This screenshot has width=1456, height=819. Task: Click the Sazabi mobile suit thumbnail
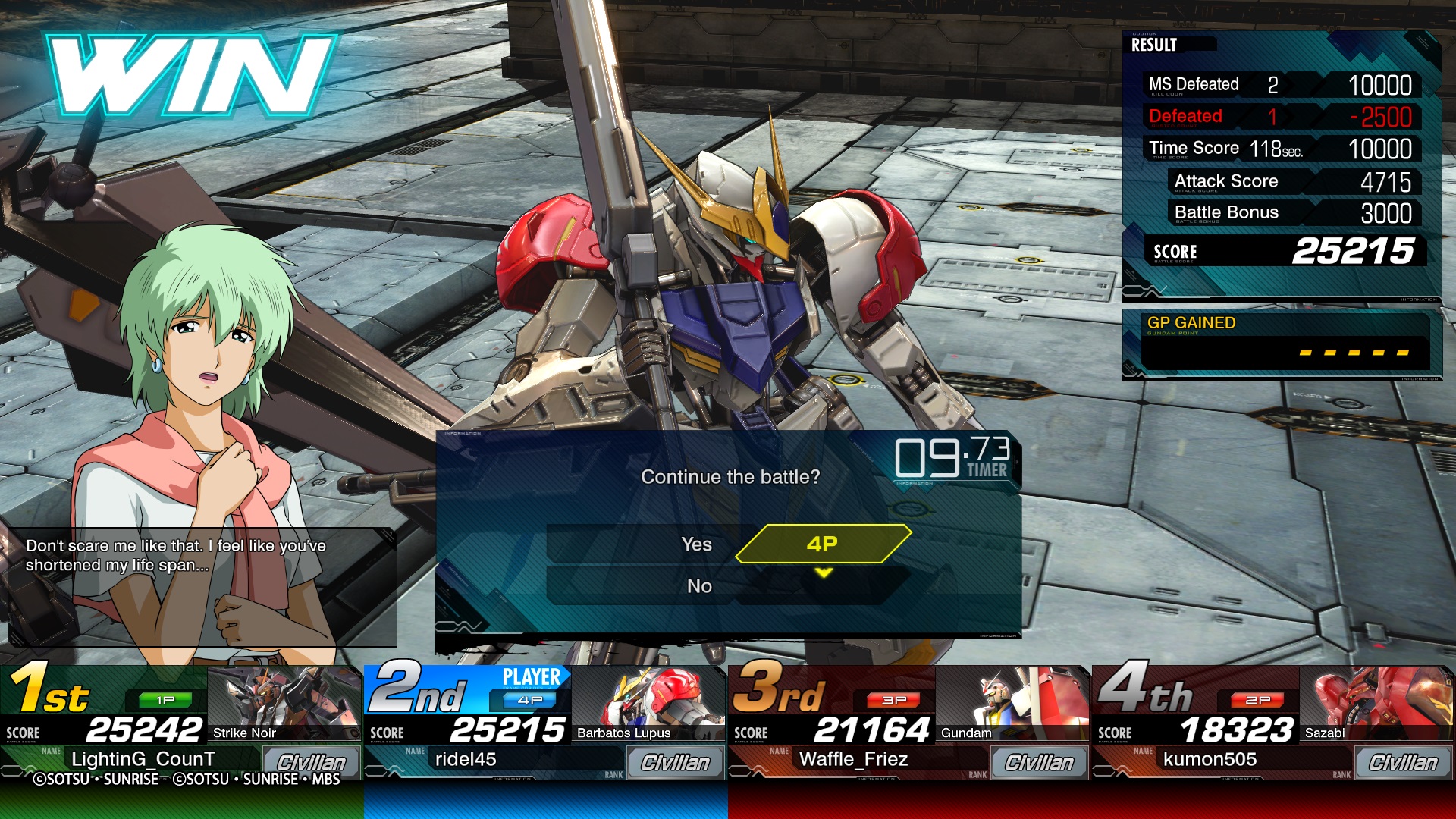1374,703
